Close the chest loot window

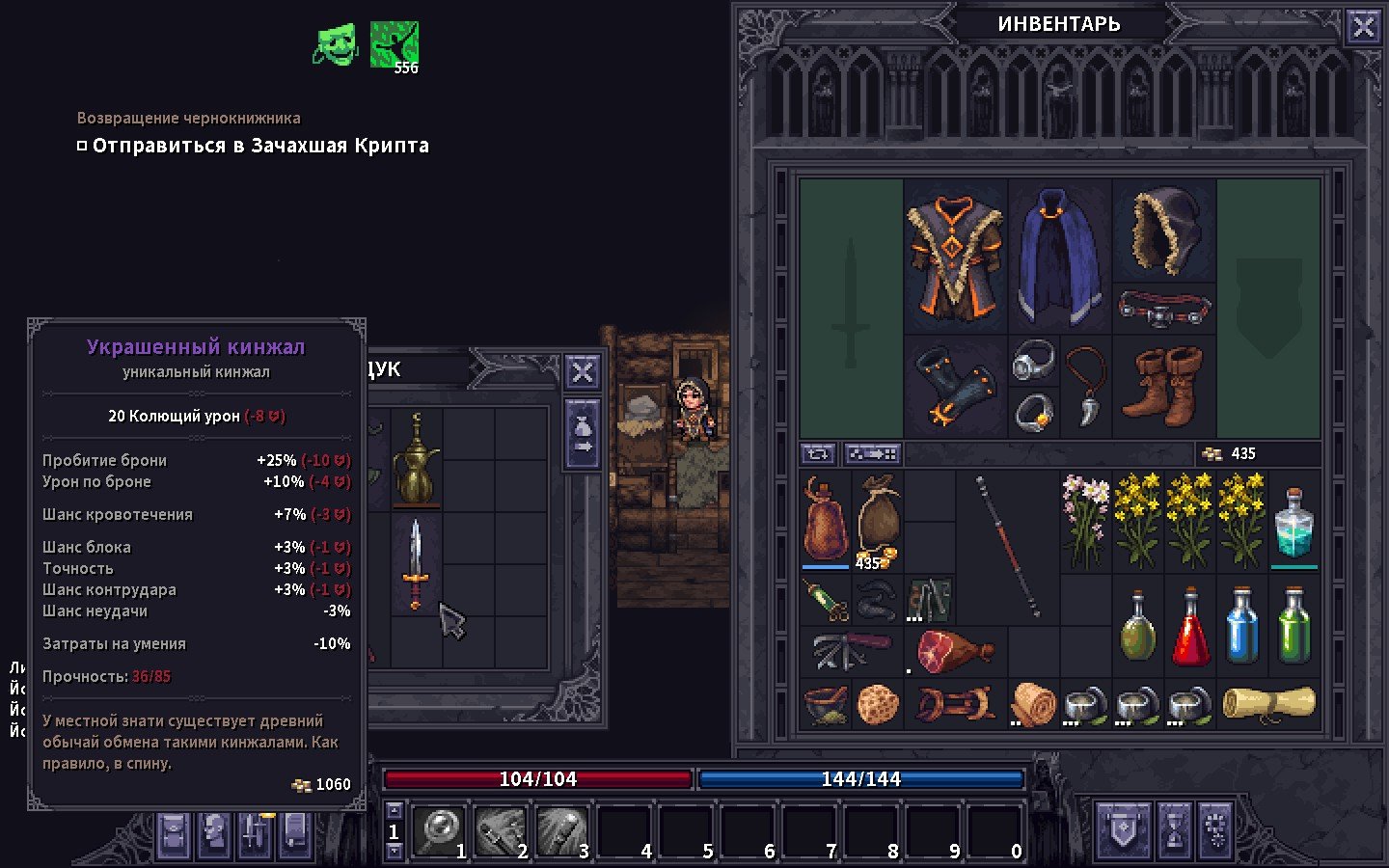[582, 371]
